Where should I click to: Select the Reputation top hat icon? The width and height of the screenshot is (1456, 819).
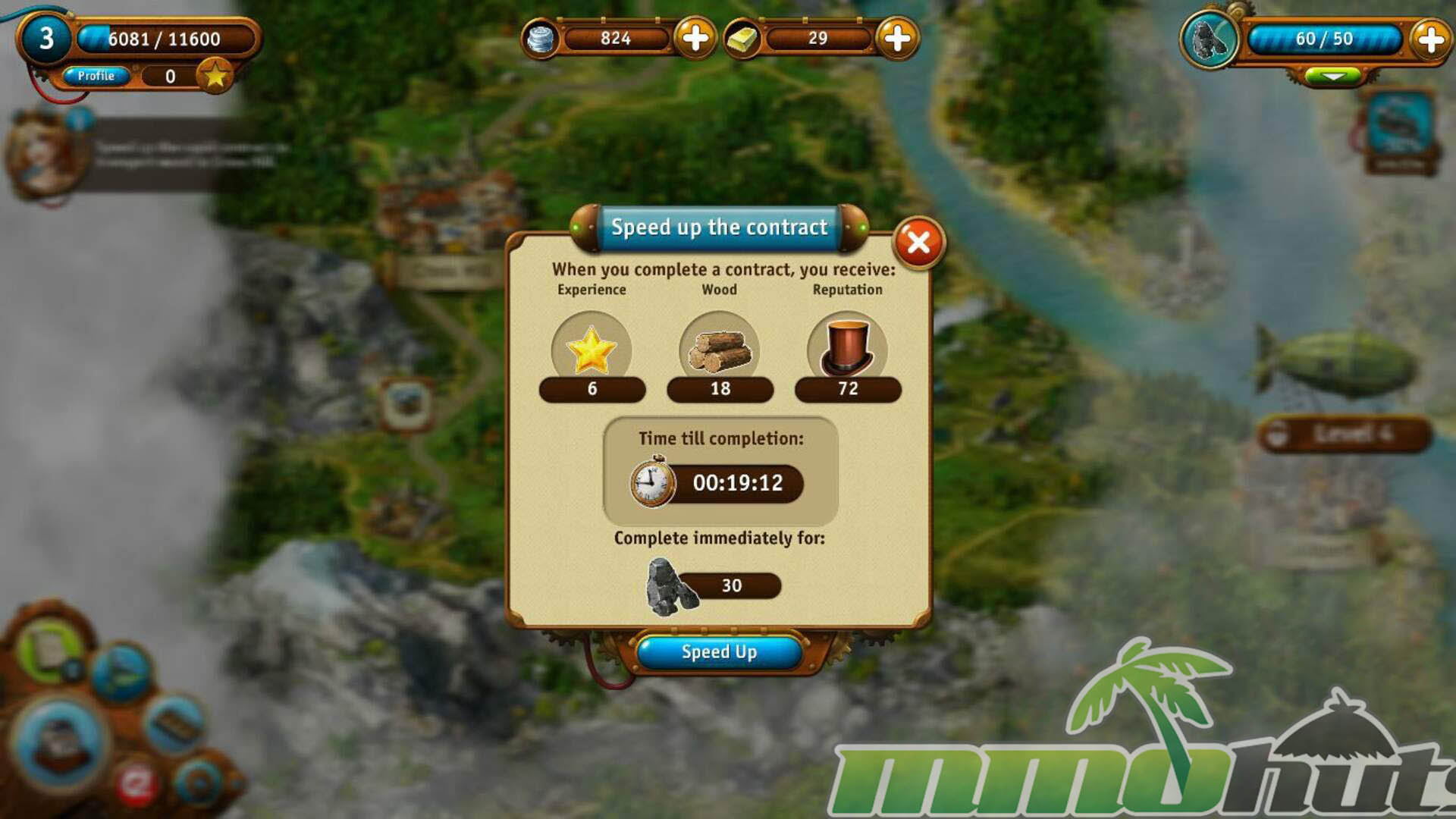[x=847, y=350]
